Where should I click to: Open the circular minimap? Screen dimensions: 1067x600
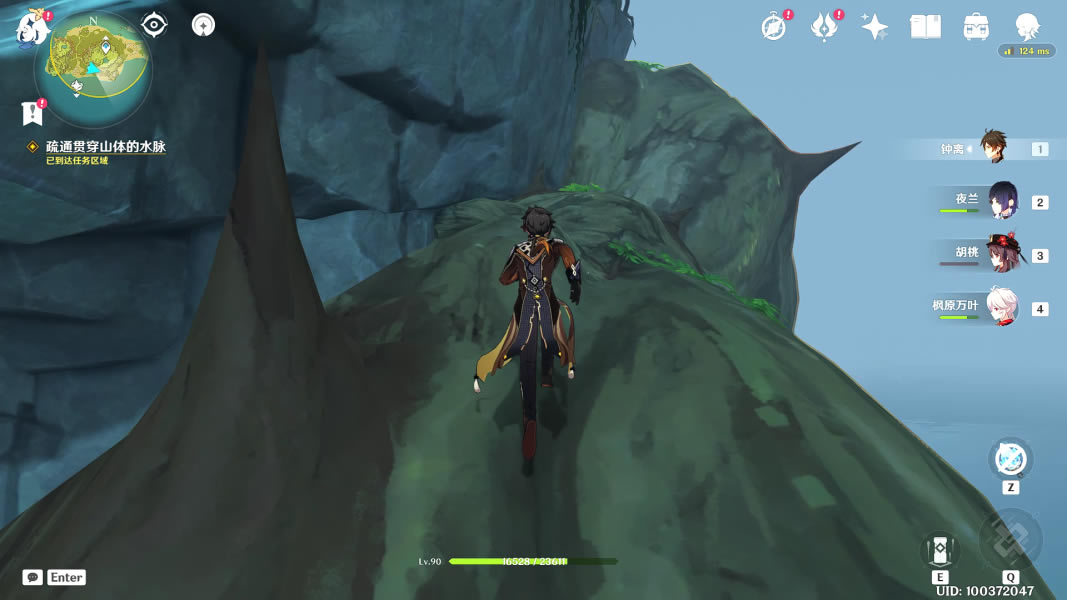click(x=93, y=67)
